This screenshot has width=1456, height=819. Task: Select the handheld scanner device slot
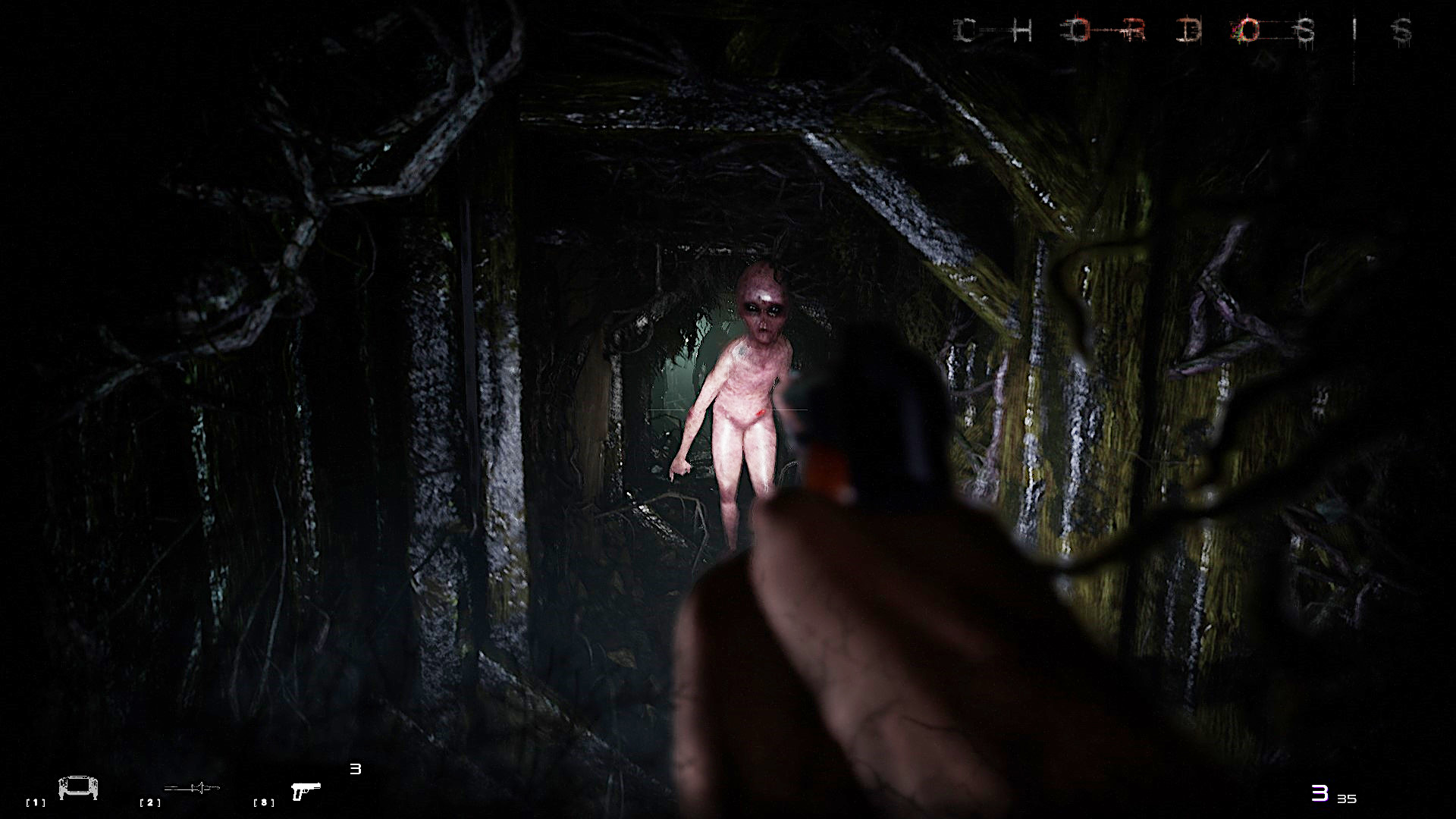tap(78, 789)
